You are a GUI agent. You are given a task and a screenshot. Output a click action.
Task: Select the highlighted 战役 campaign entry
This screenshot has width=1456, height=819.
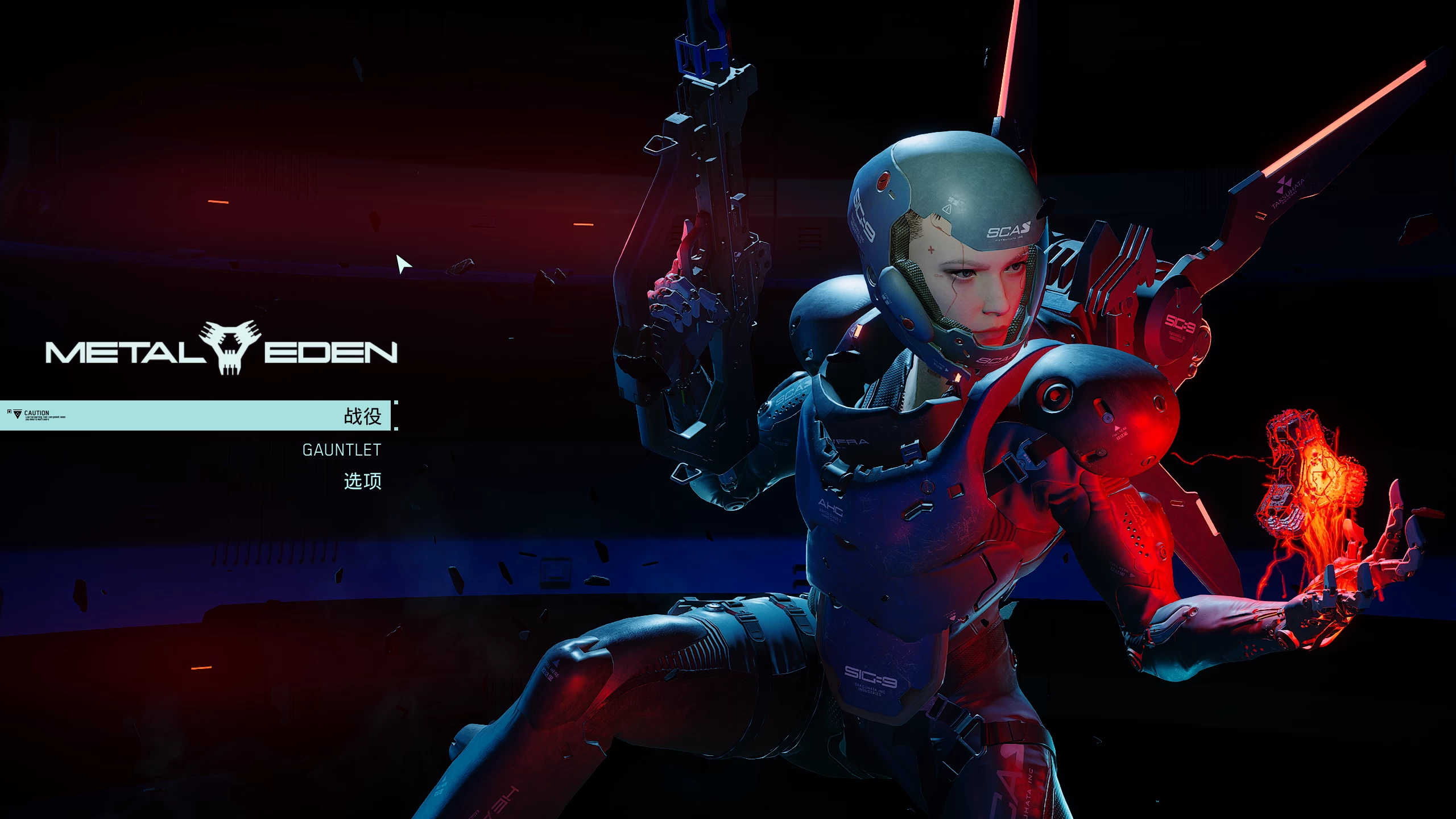click(x=362, y=416)
